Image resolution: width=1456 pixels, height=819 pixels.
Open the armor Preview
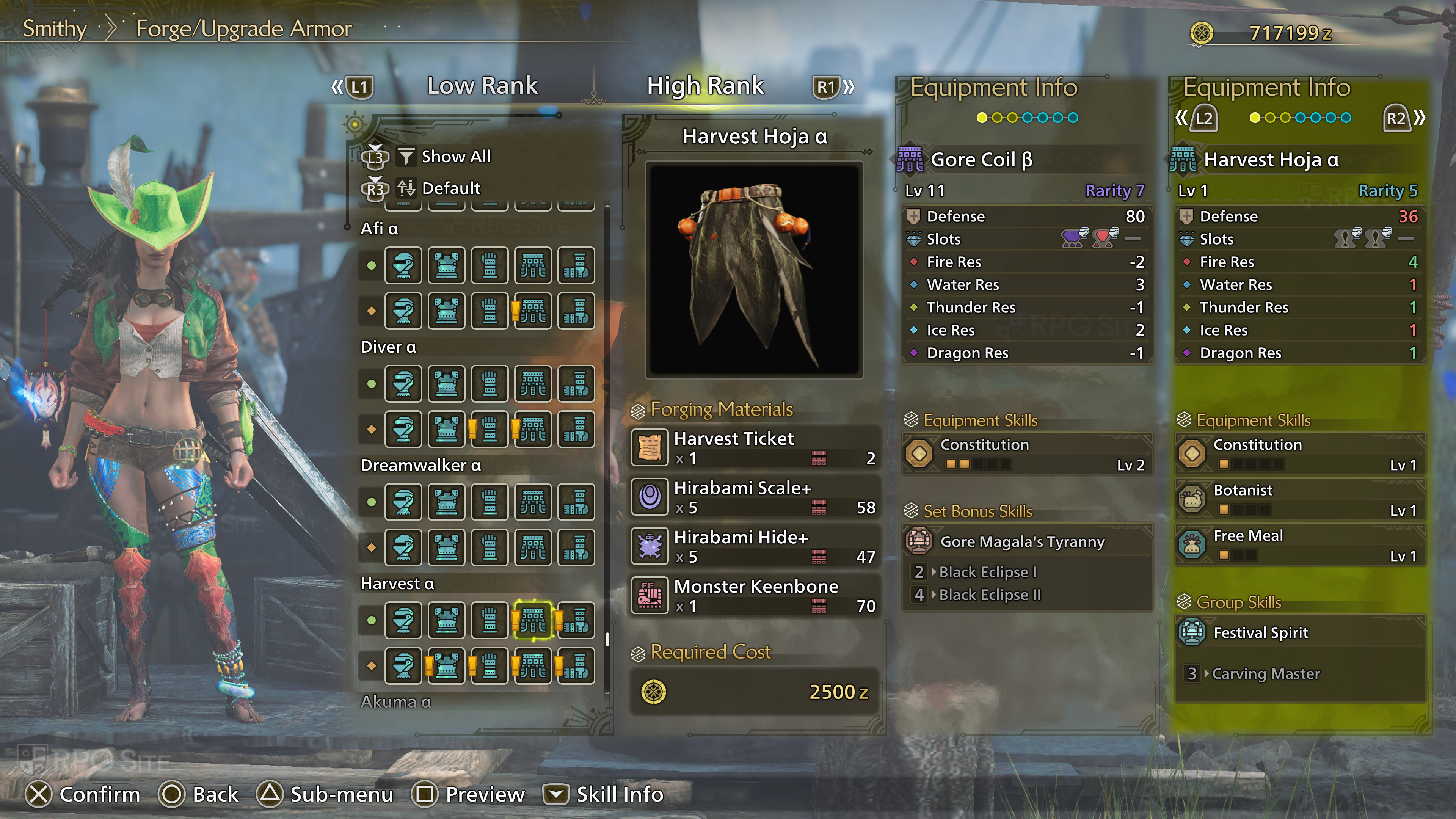470,794
